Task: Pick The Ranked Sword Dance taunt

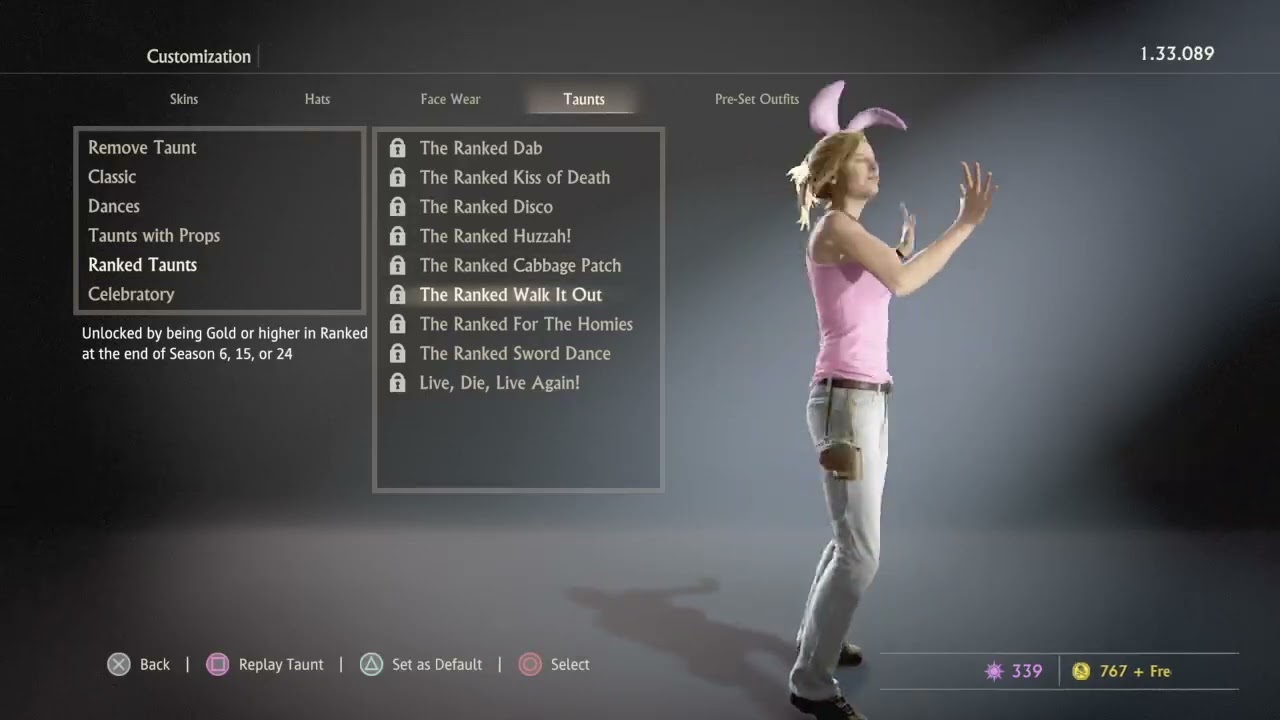Action: tap(515, 353)
